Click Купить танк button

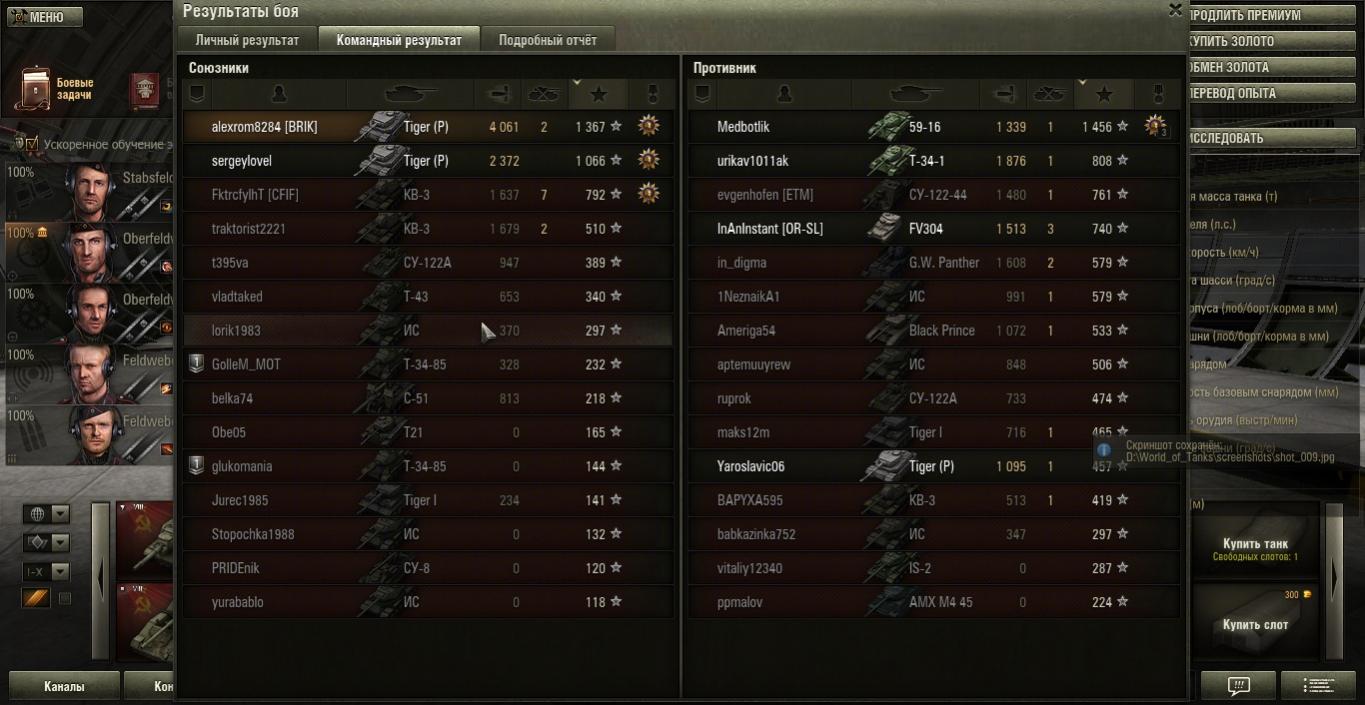click(x=1255, y=547)
